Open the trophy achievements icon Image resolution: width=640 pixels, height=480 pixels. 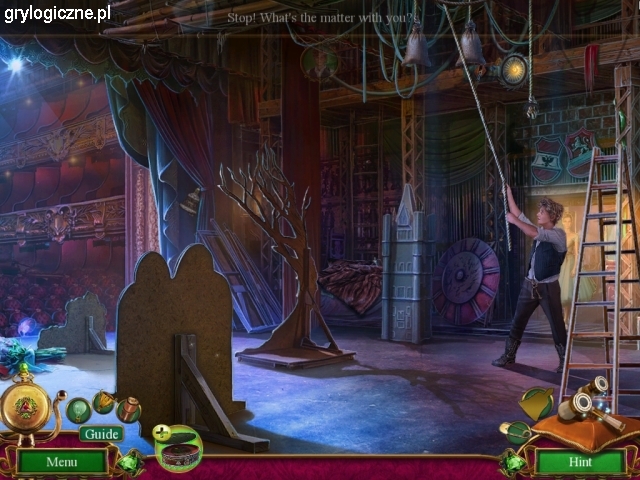click(103, 402)
